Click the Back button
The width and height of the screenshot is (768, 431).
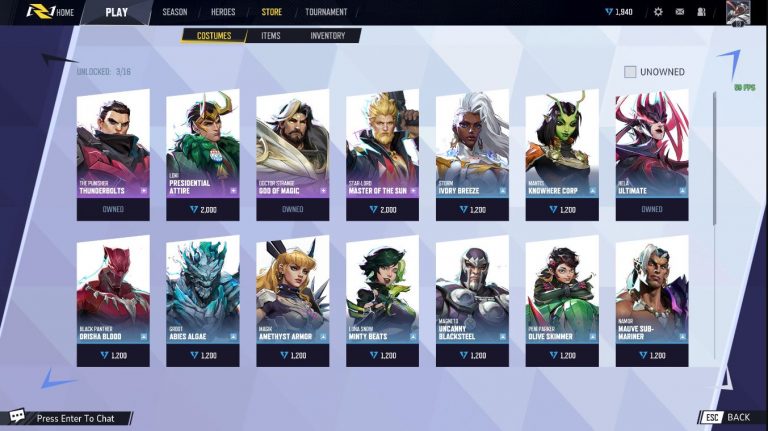(x=728, y=417)
